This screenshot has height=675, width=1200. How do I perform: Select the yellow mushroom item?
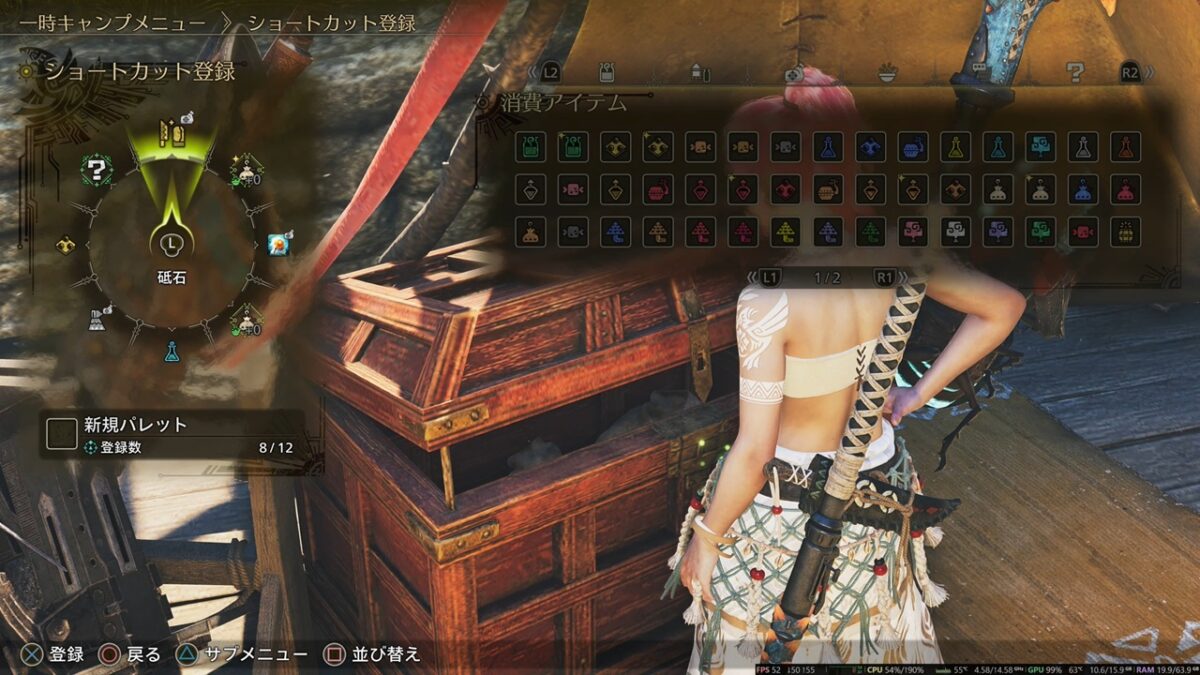pyautogui.click(x=785, y=232)
